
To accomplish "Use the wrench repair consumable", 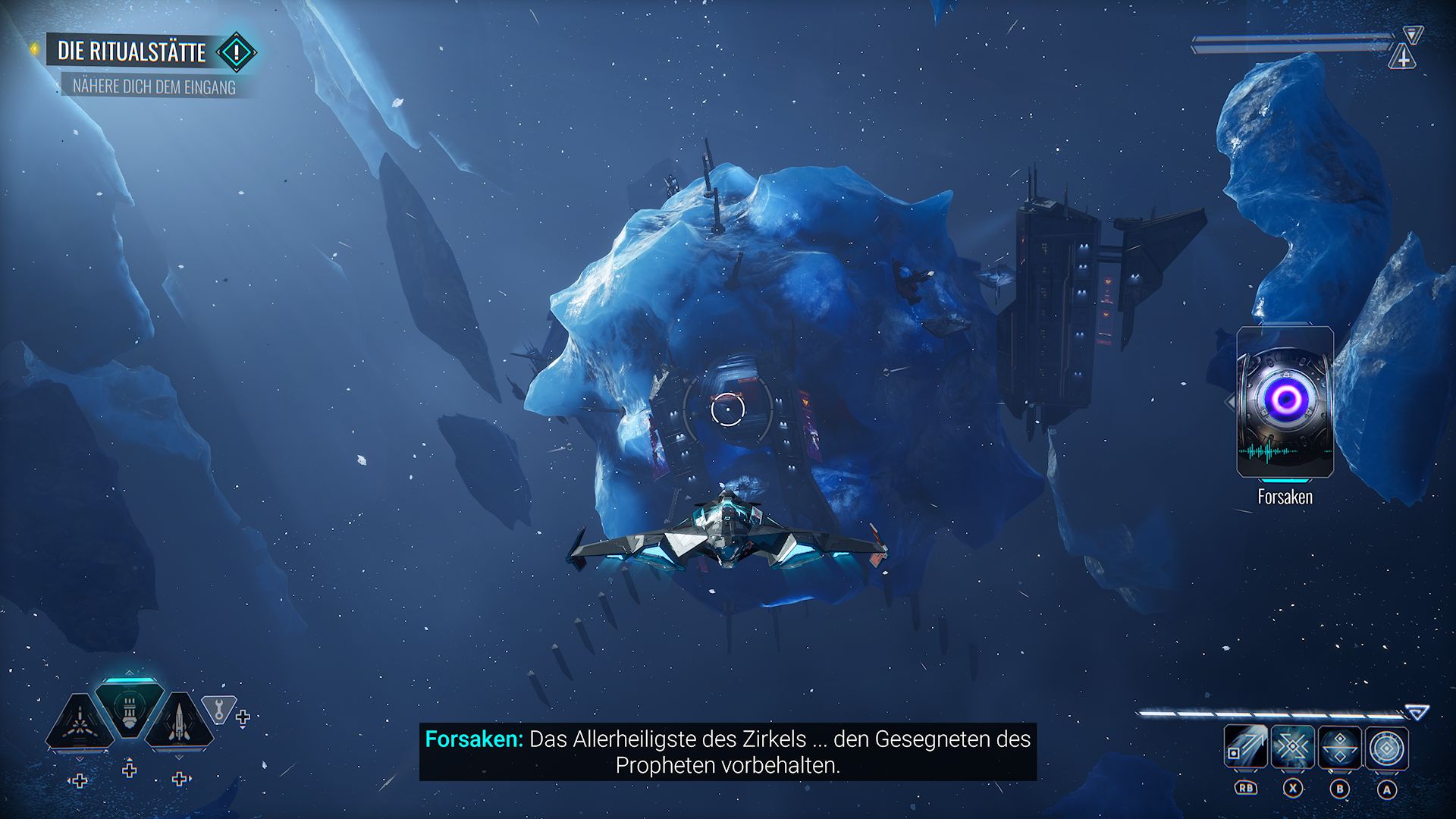I will pos(219,709).
